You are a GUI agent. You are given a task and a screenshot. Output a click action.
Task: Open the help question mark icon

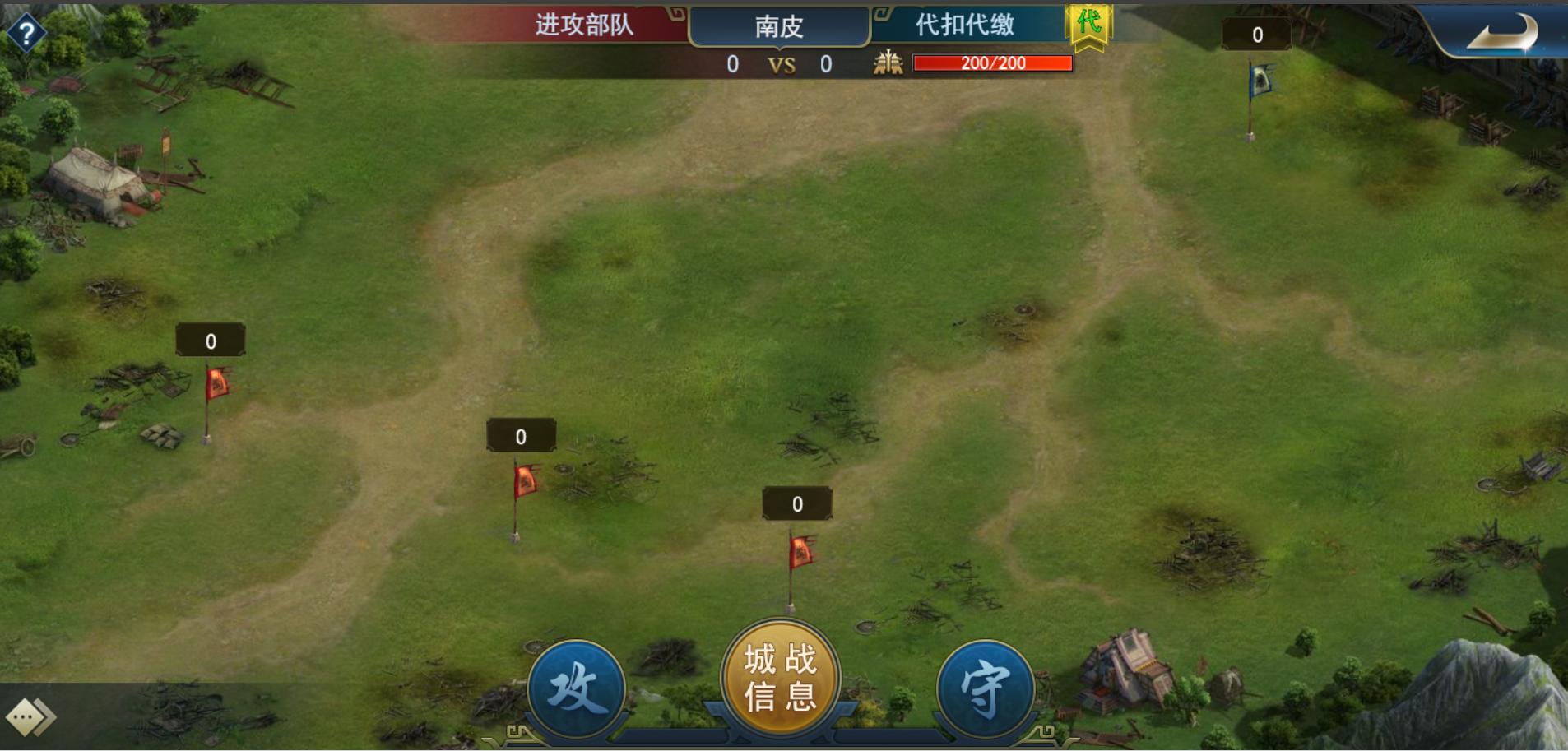coord(27,31)
